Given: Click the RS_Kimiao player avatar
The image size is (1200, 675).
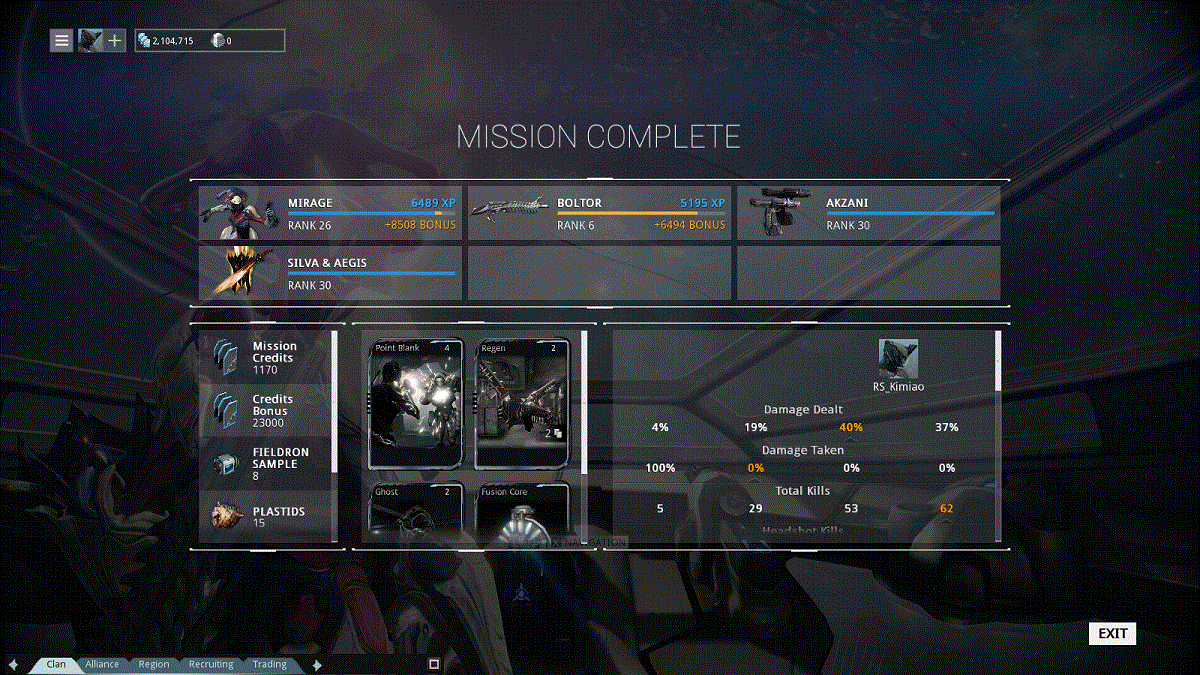Looking at the screenshot, I should click(x=898, y=358).
